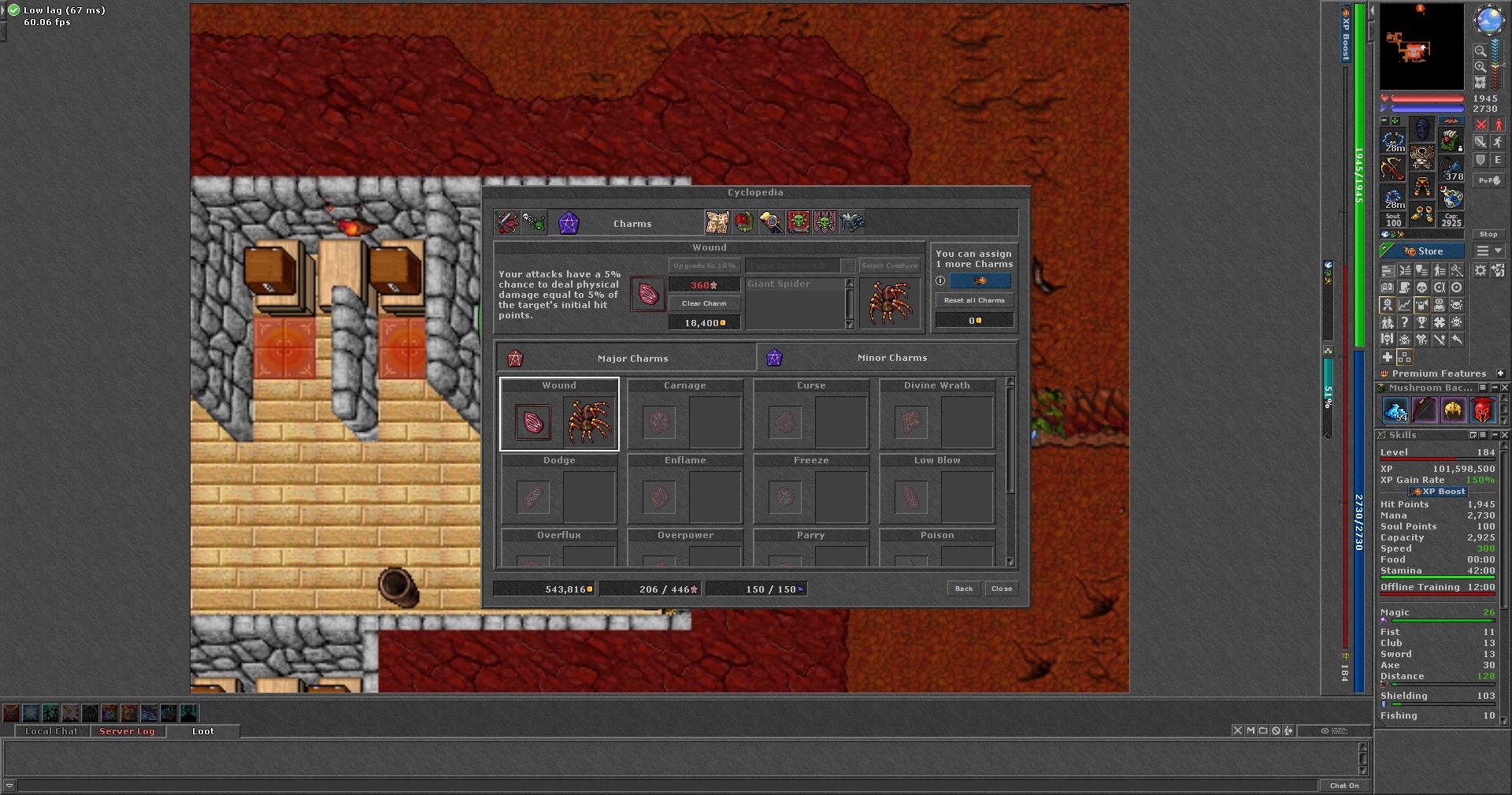This screenshot has width=1512, height=795.
Task: Reset all Charms
Action: pos(974,300)
